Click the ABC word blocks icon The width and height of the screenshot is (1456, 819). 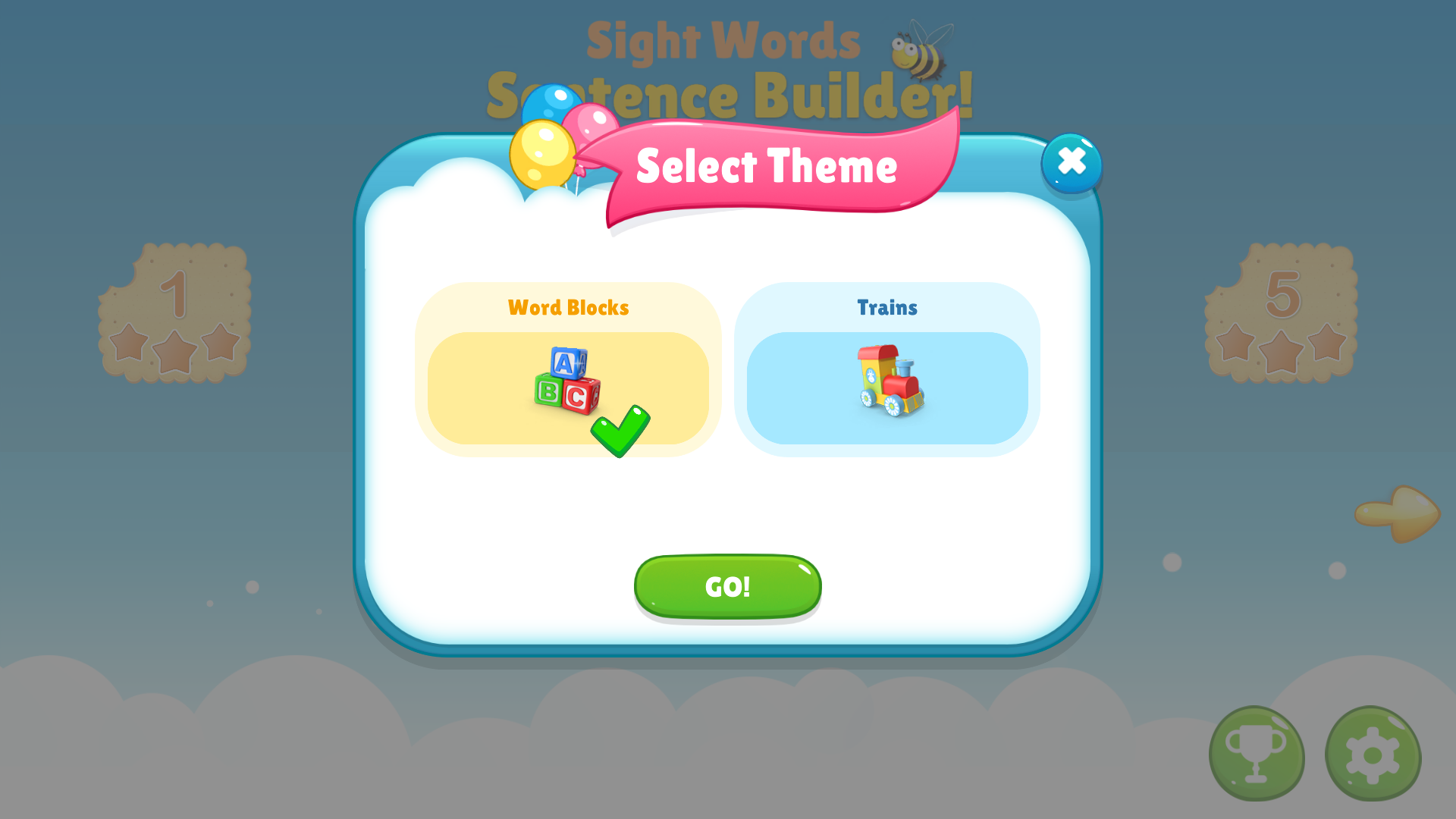pos(565,379)
